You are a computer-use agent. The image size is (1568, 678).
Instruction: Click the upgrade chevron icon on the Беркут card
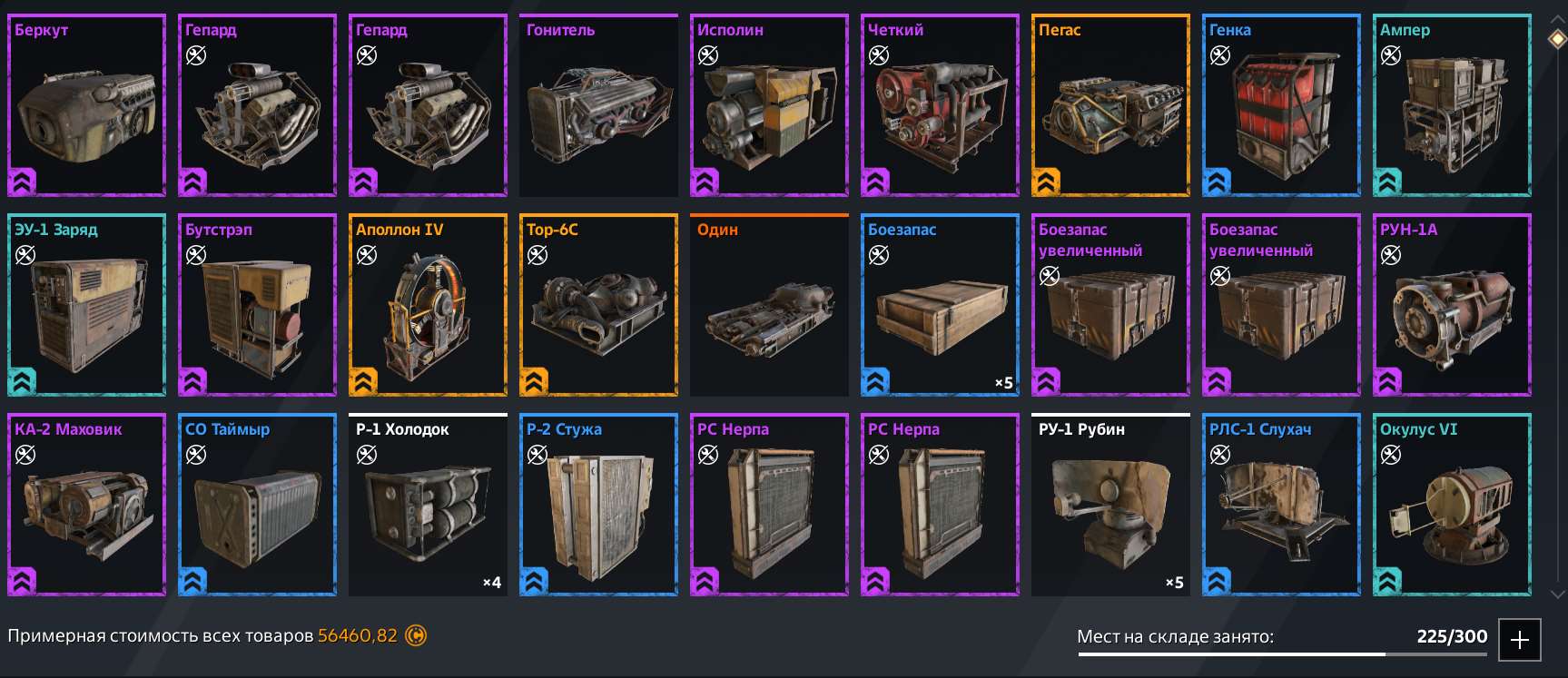pyautogui.click(x=22, y=182)
